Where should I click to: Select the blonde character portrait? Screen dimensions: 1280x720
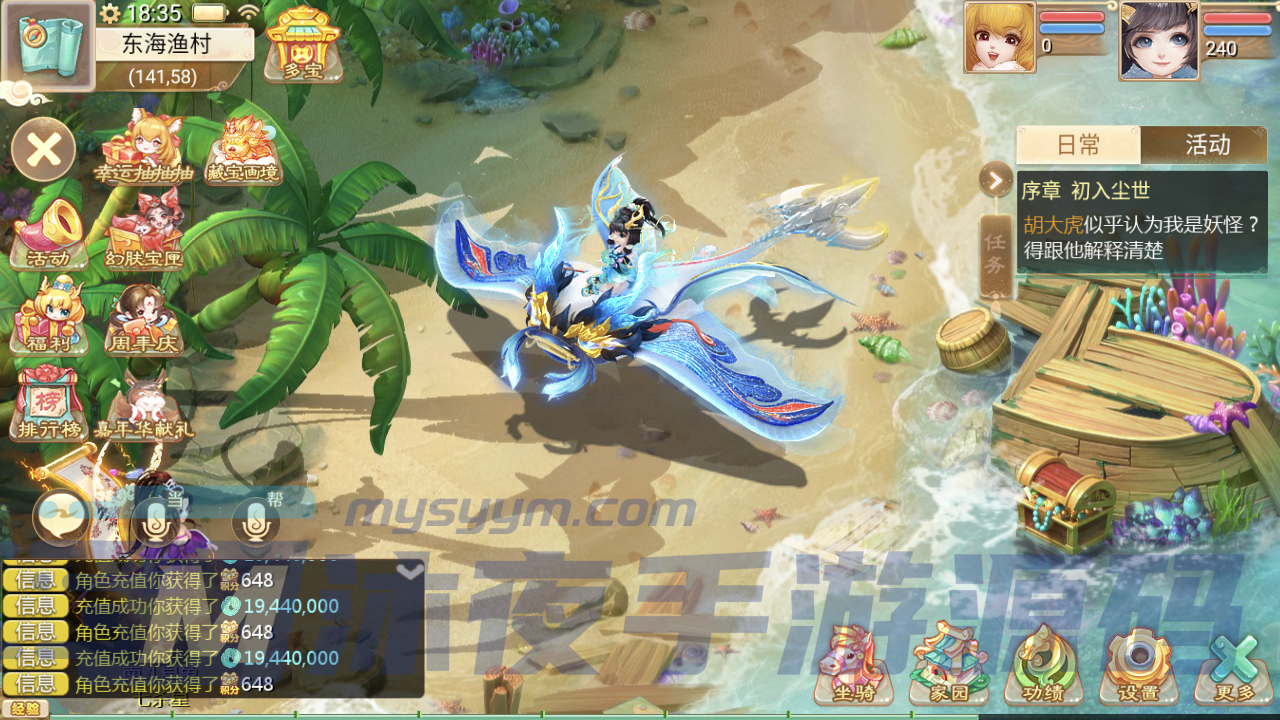(x=999, y=38)
